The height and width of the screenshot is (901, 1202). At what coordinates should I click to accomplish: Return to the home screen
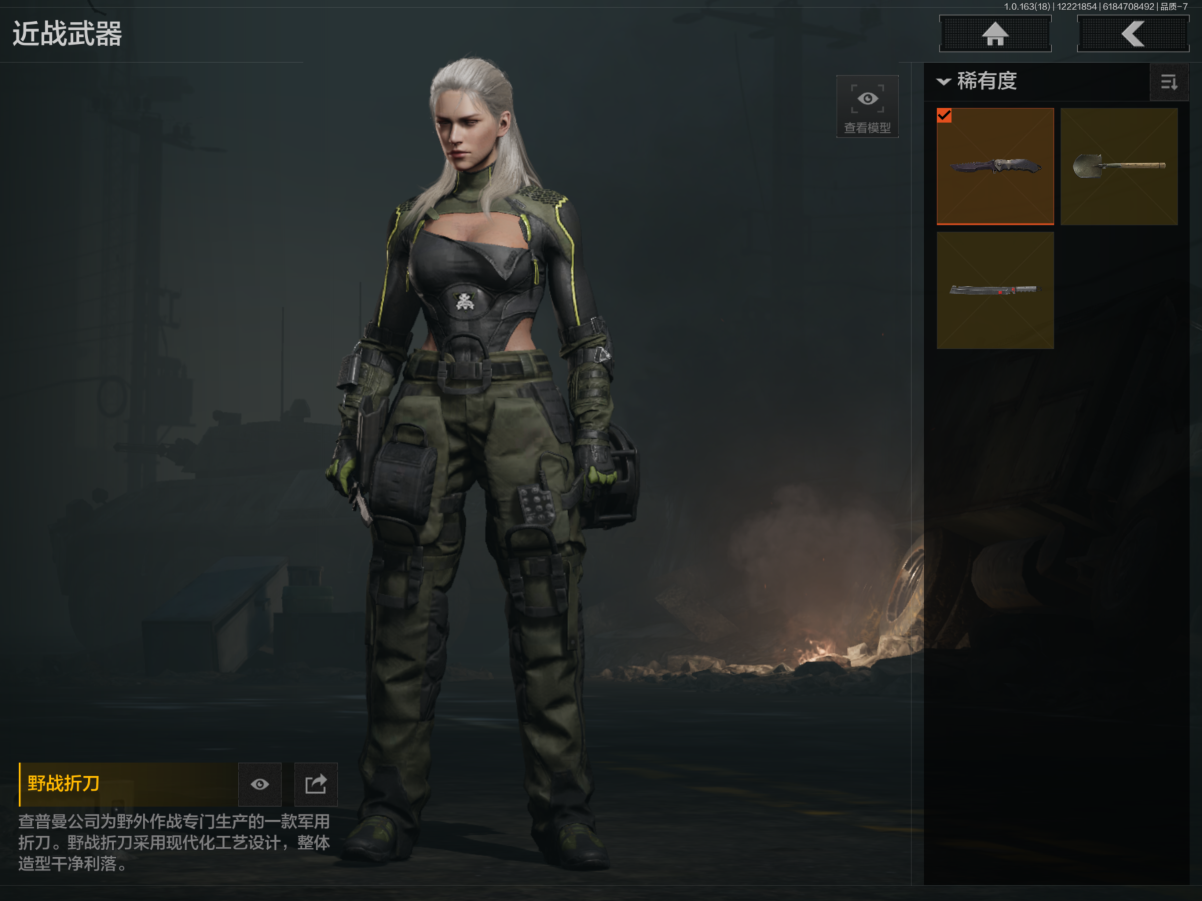click(x=995, y=34)
